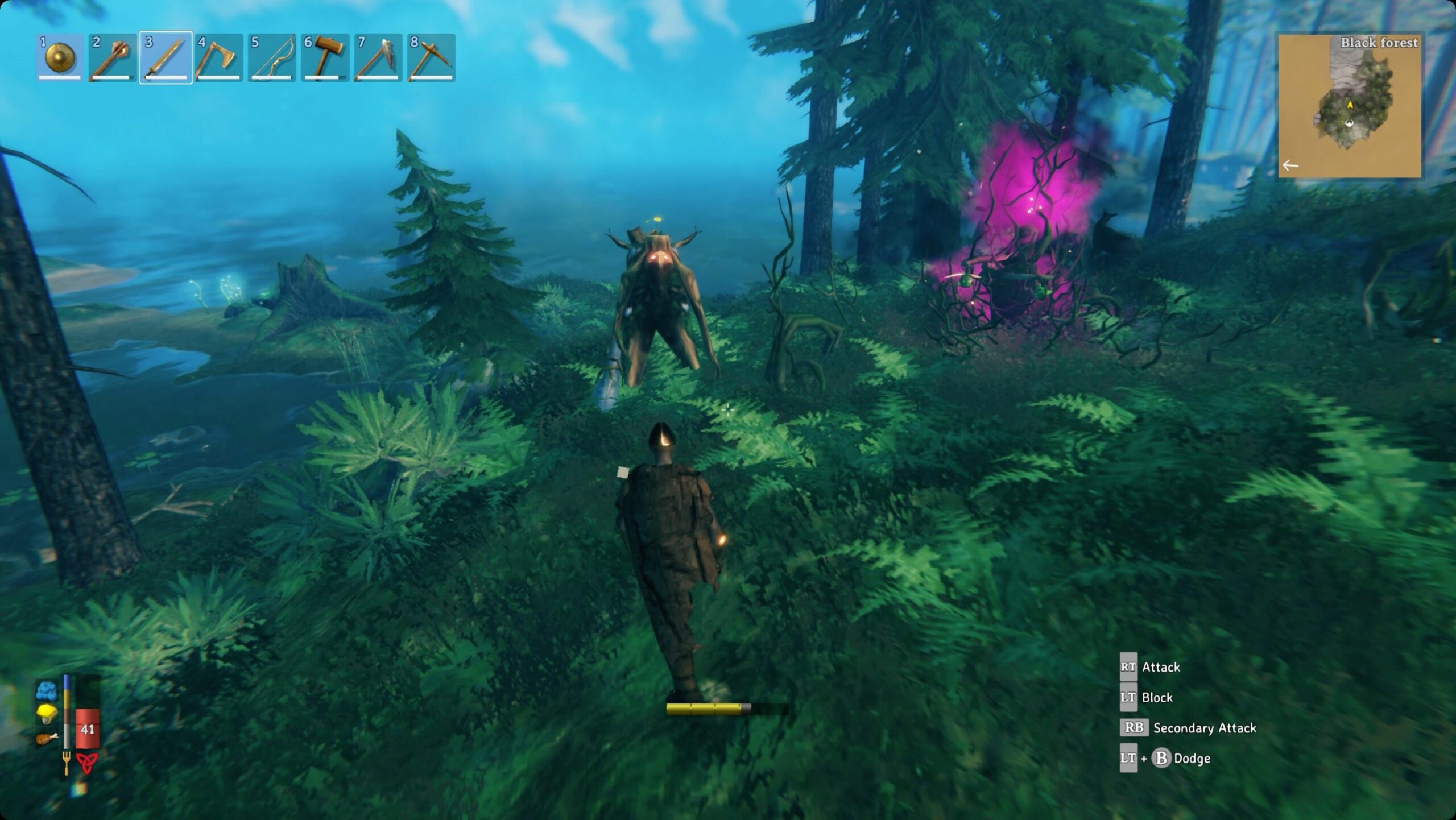Select the wooden building hammer slot

tap(325, 57)
